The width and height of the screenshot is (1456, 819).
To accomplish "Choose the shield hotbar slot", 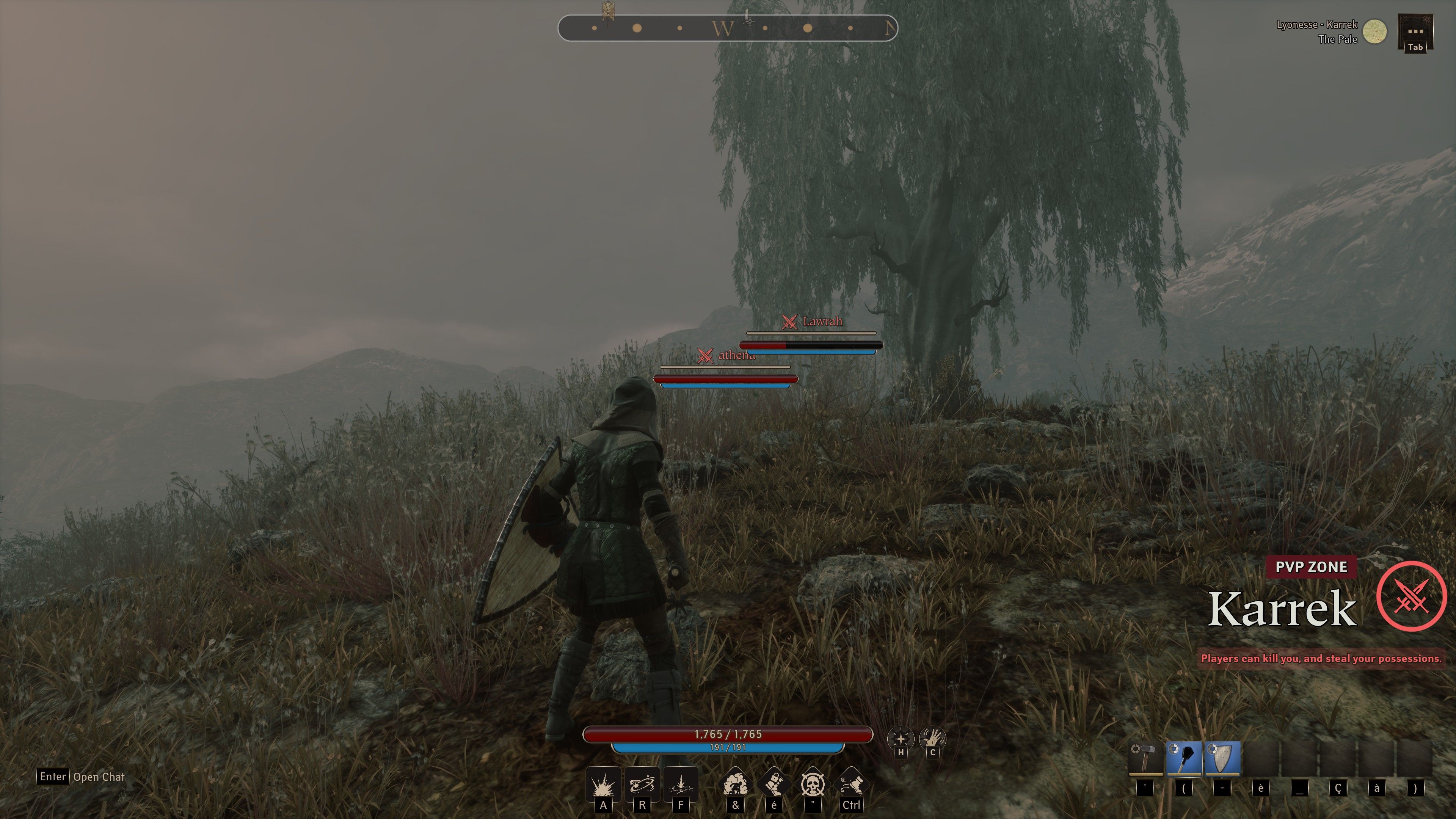I will [x=1222, y=758].
